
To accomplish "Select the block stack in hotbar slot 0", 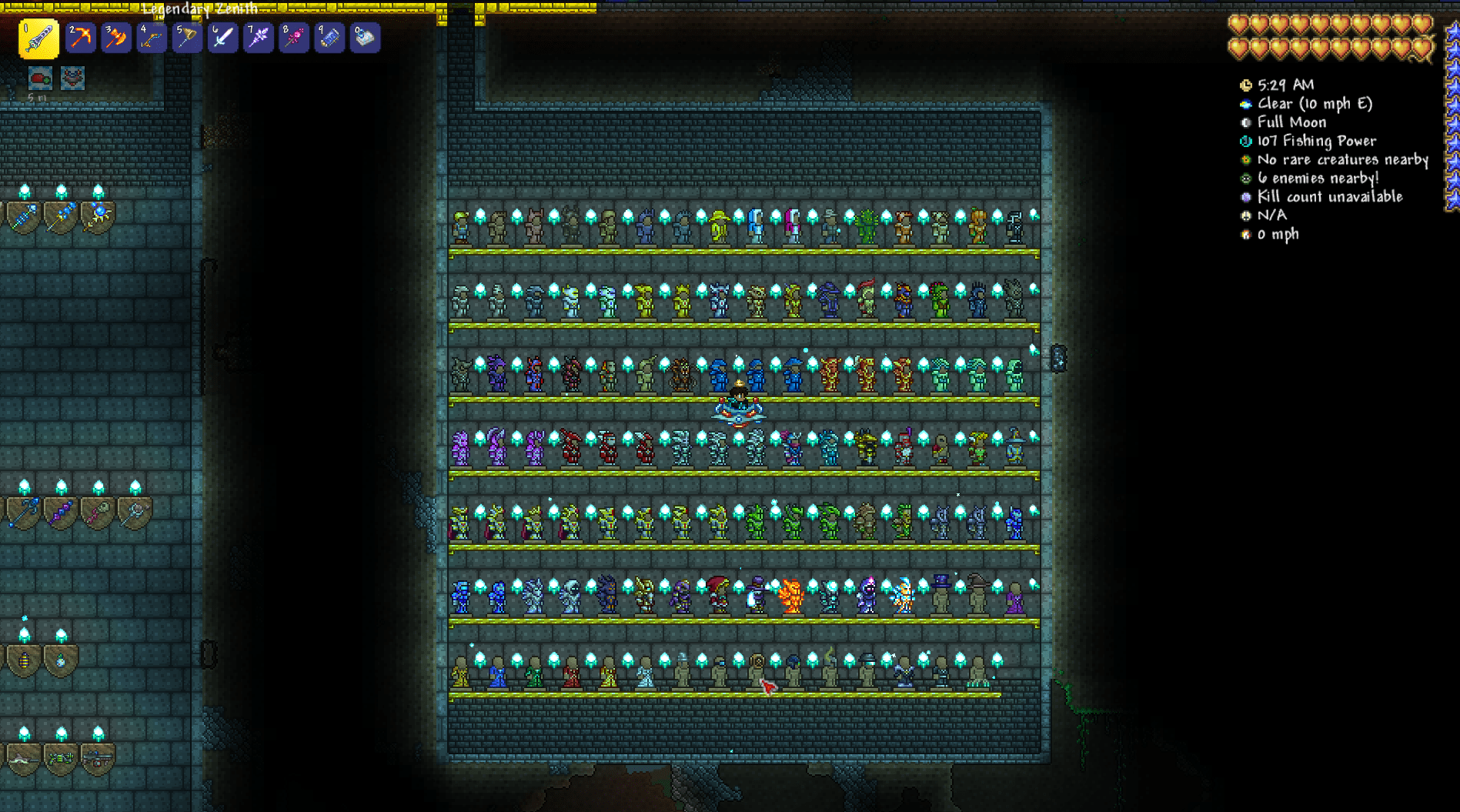I will 365,38.
